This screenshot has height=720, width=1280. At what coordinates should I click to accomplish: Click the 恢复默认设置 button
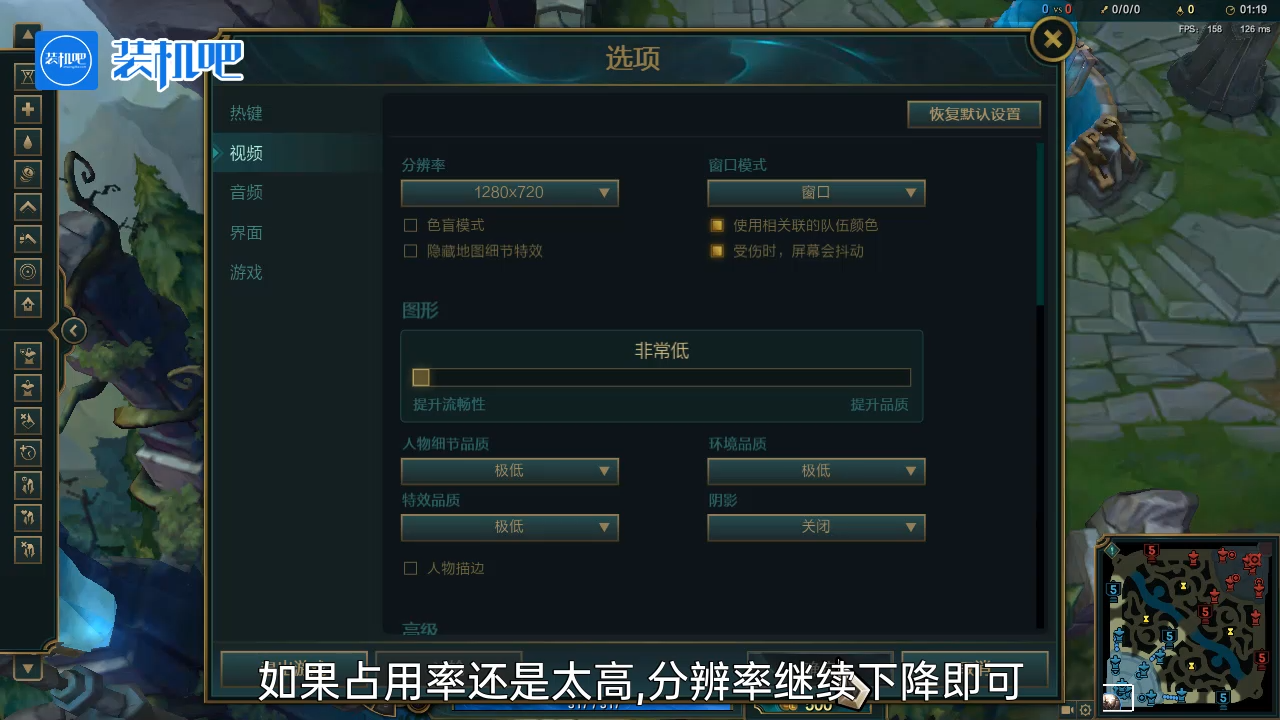973,114
